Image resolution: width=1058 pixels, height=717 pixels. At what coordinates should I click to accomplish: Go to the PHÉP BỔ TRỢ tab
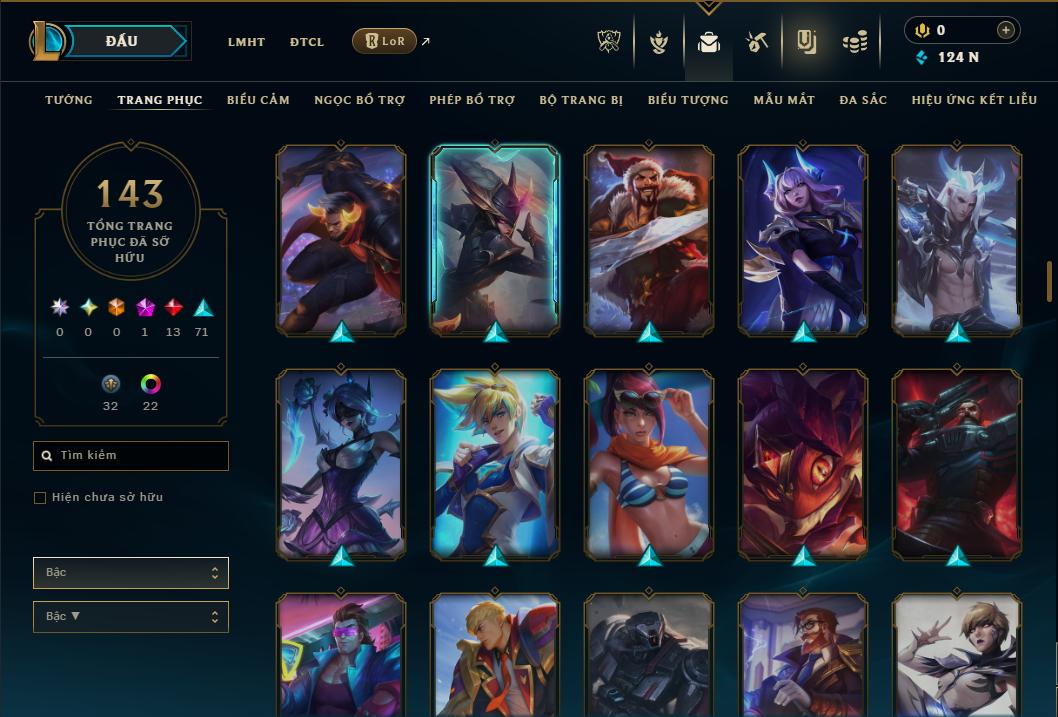click(x=472, y=100)
